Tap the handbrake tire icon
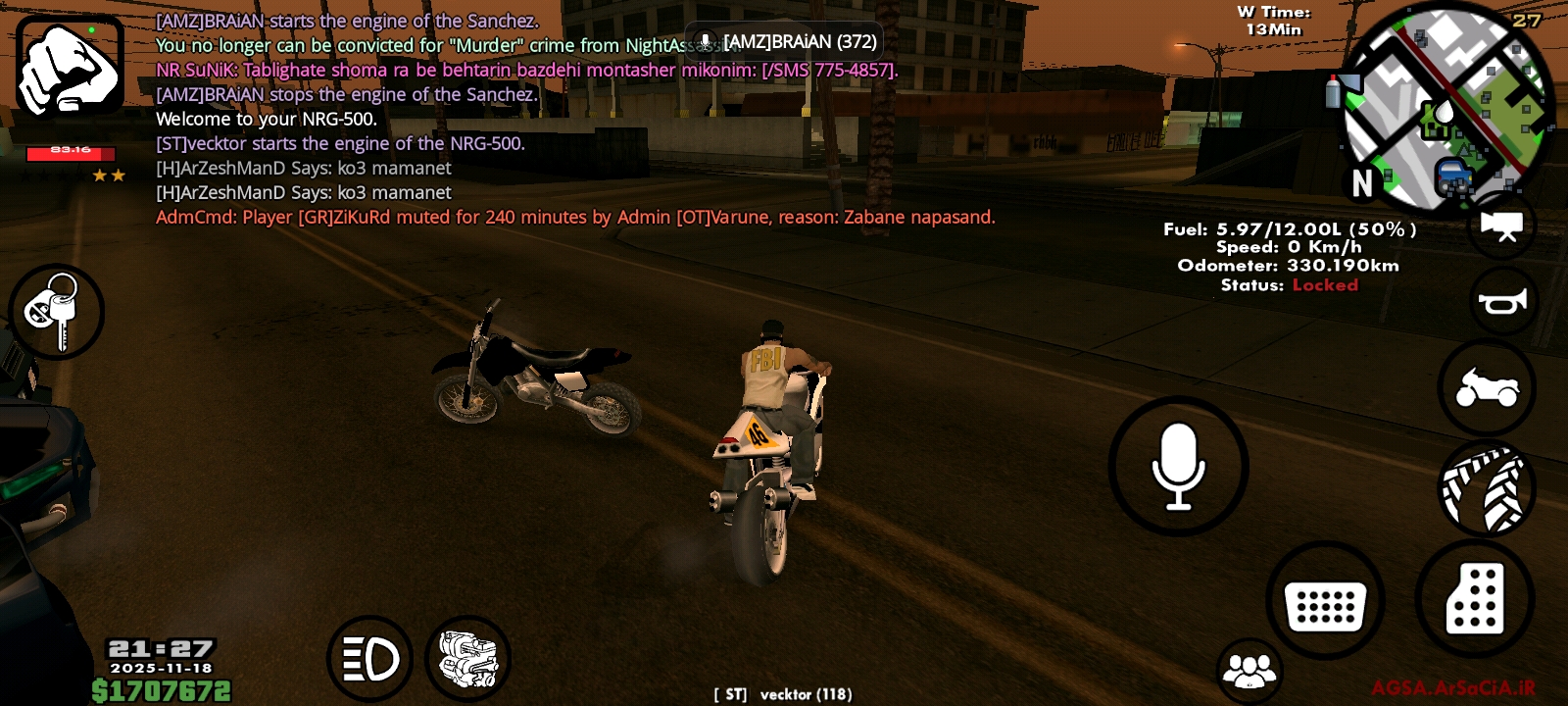The image size is (1568, 706). [1486, 489]
